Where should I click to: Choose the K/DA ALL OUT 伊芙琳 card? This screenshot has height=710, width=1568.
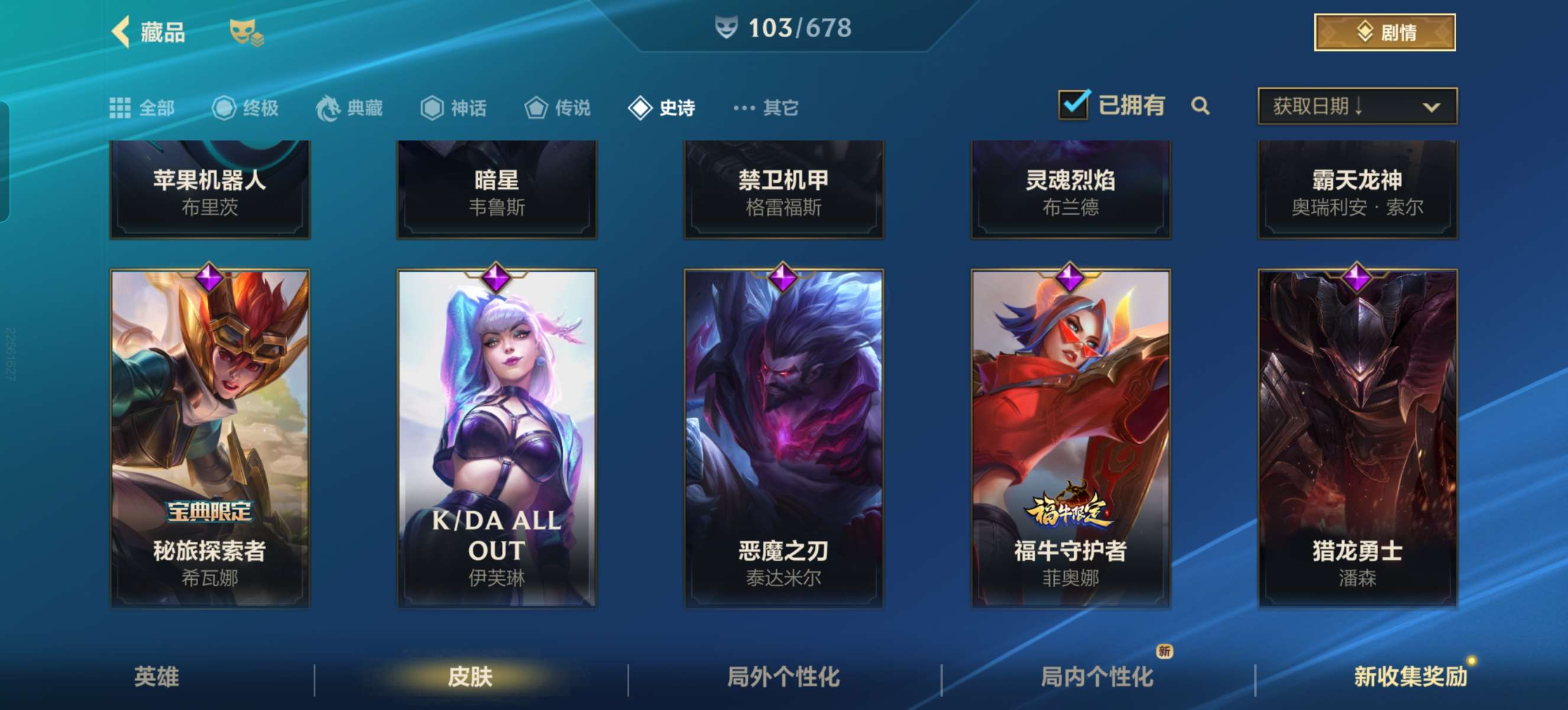(497, 438)
